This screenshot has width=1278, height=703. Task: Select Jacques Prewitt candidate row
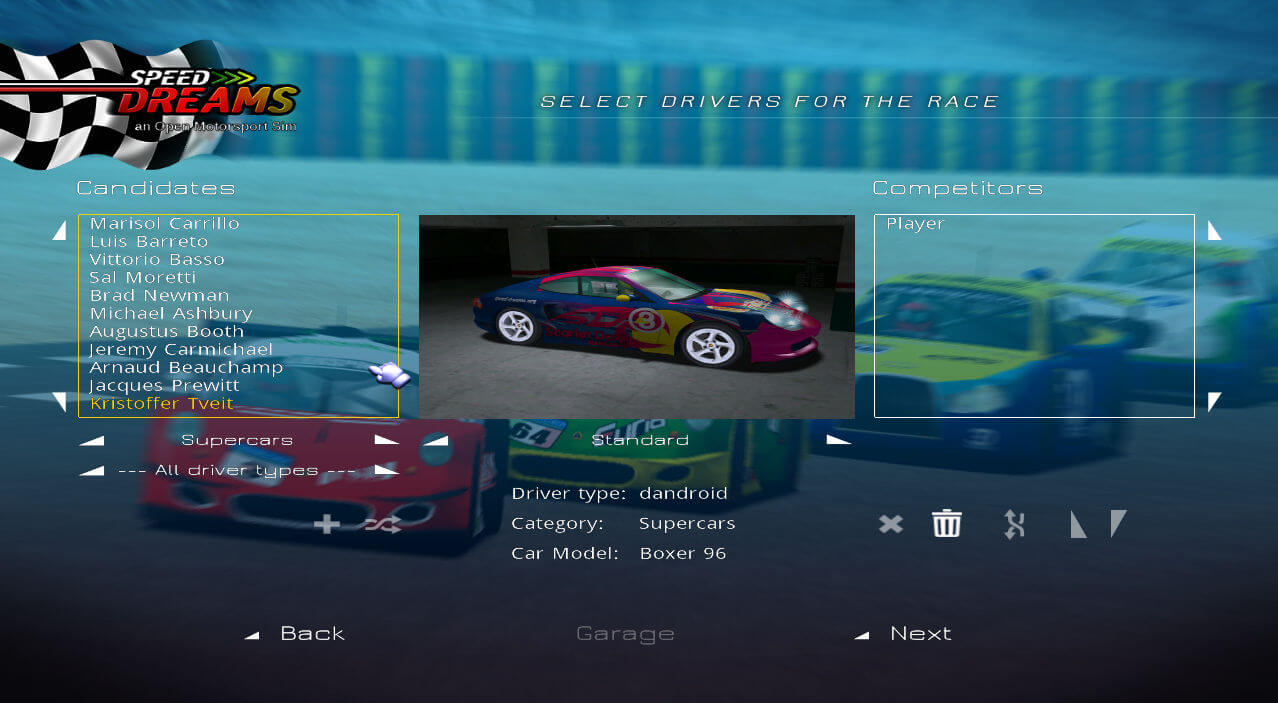[x=165, y=386]
